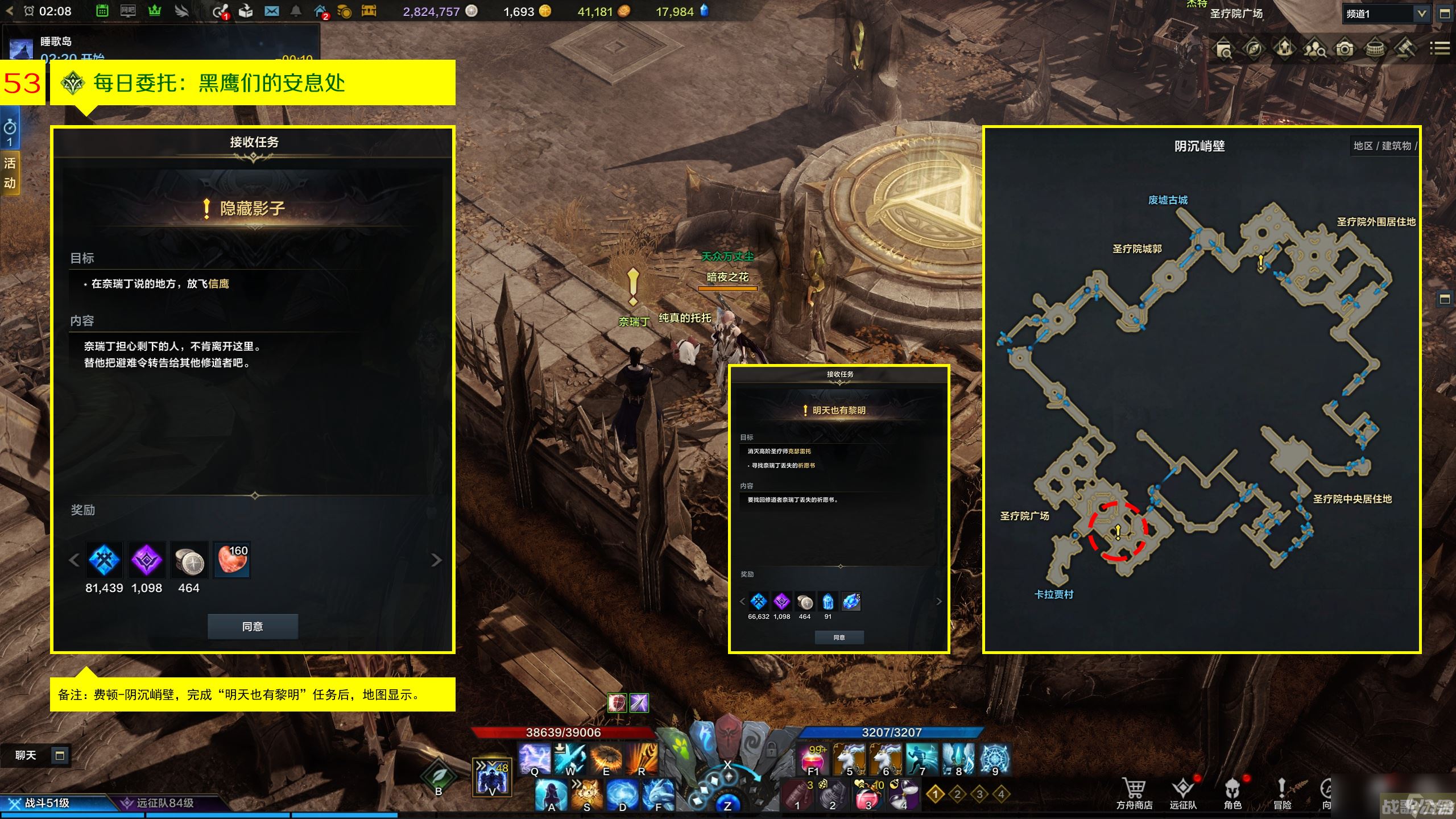1456x819 pixels.
Task: Open the auction gavel icon
Action: (1405, 49)
